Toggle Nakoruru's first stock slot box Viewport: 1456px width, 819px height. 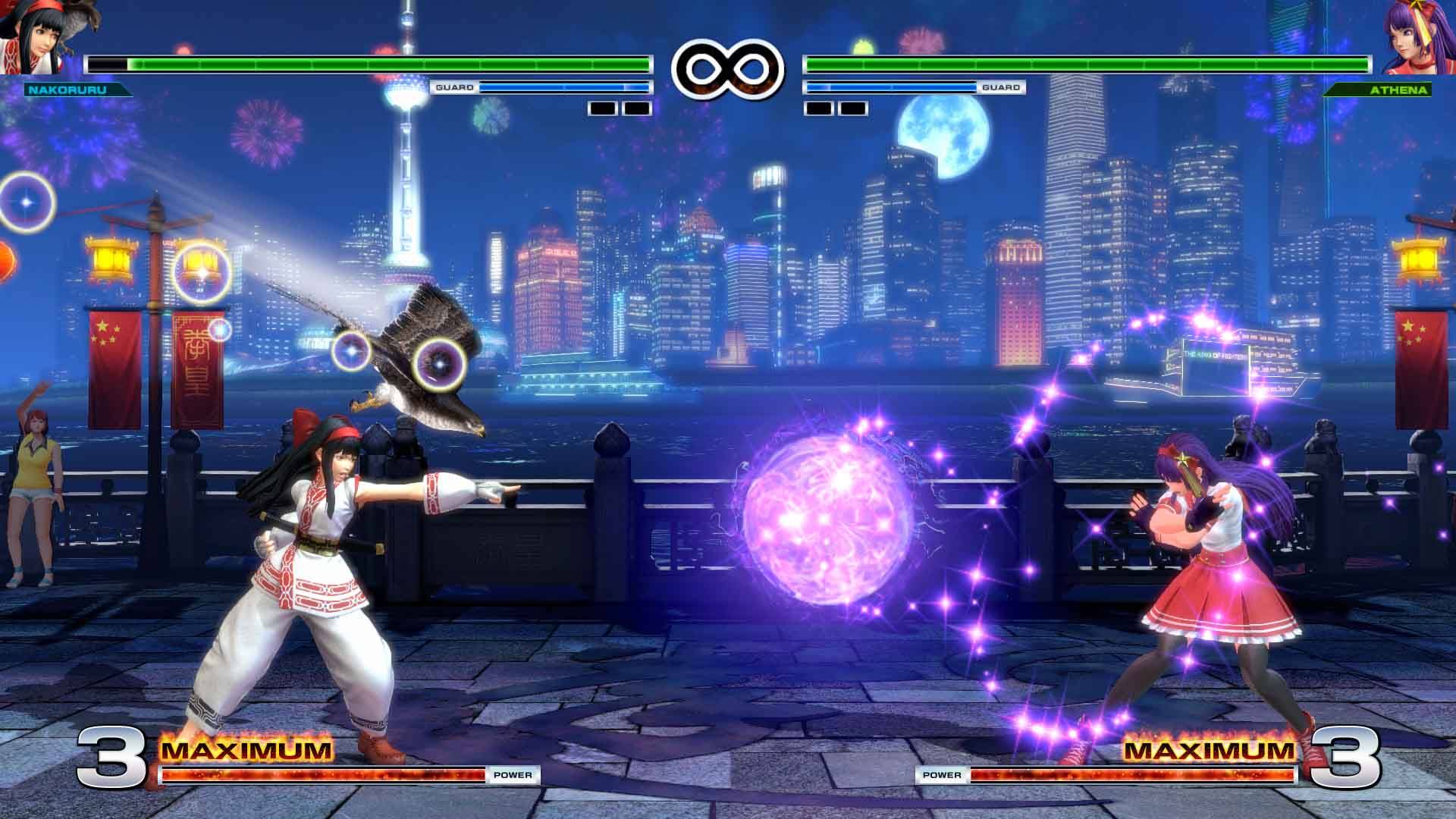click(601, 109)
